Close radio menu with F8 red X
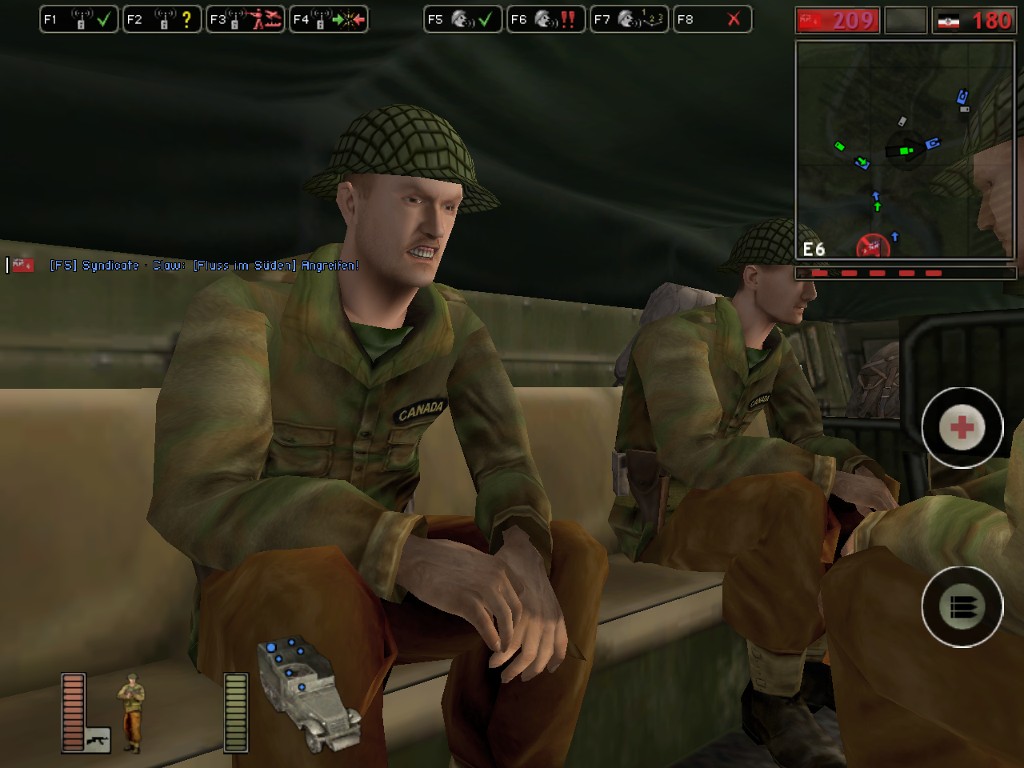 (x=712, y=19)
